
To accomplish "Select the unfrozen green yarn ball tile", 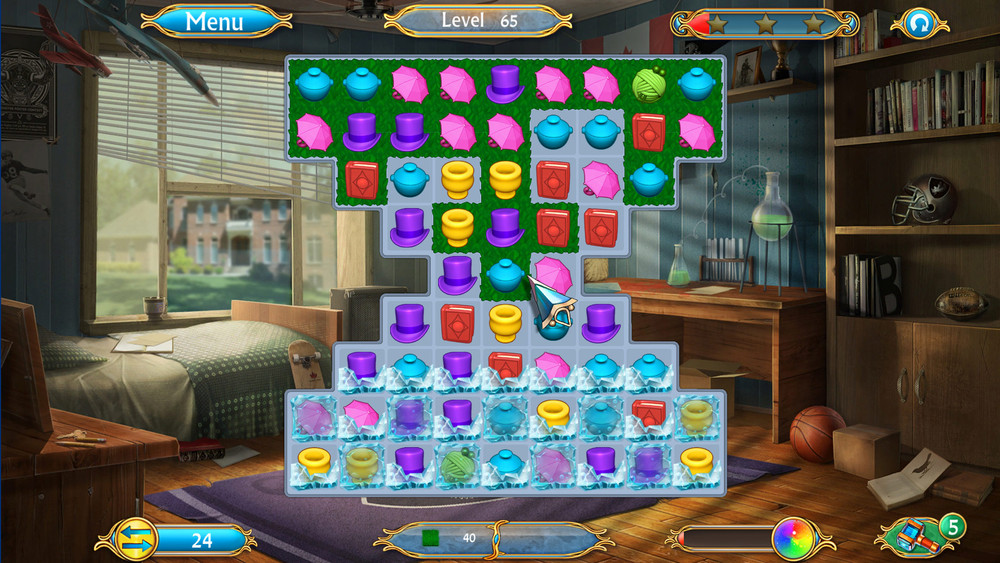I will pos(649,85).
